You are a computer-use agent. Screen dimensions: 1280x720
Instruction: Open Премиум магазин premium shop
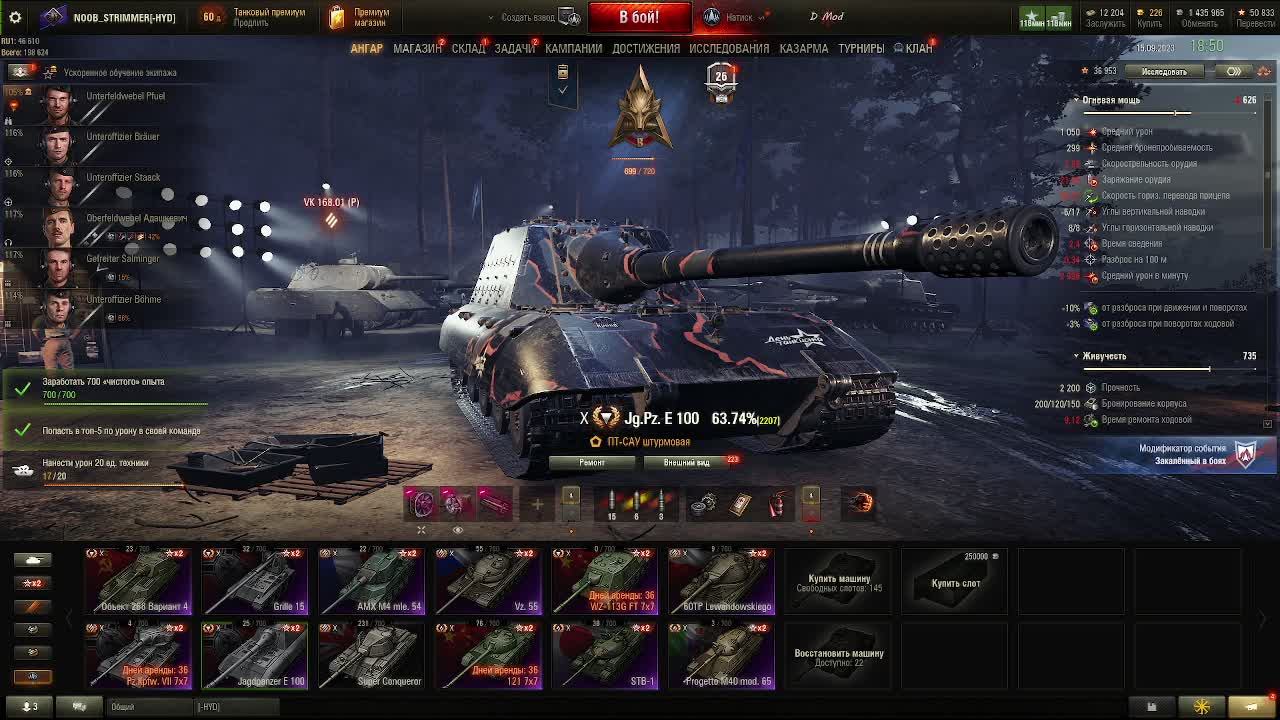pos(359,17)
